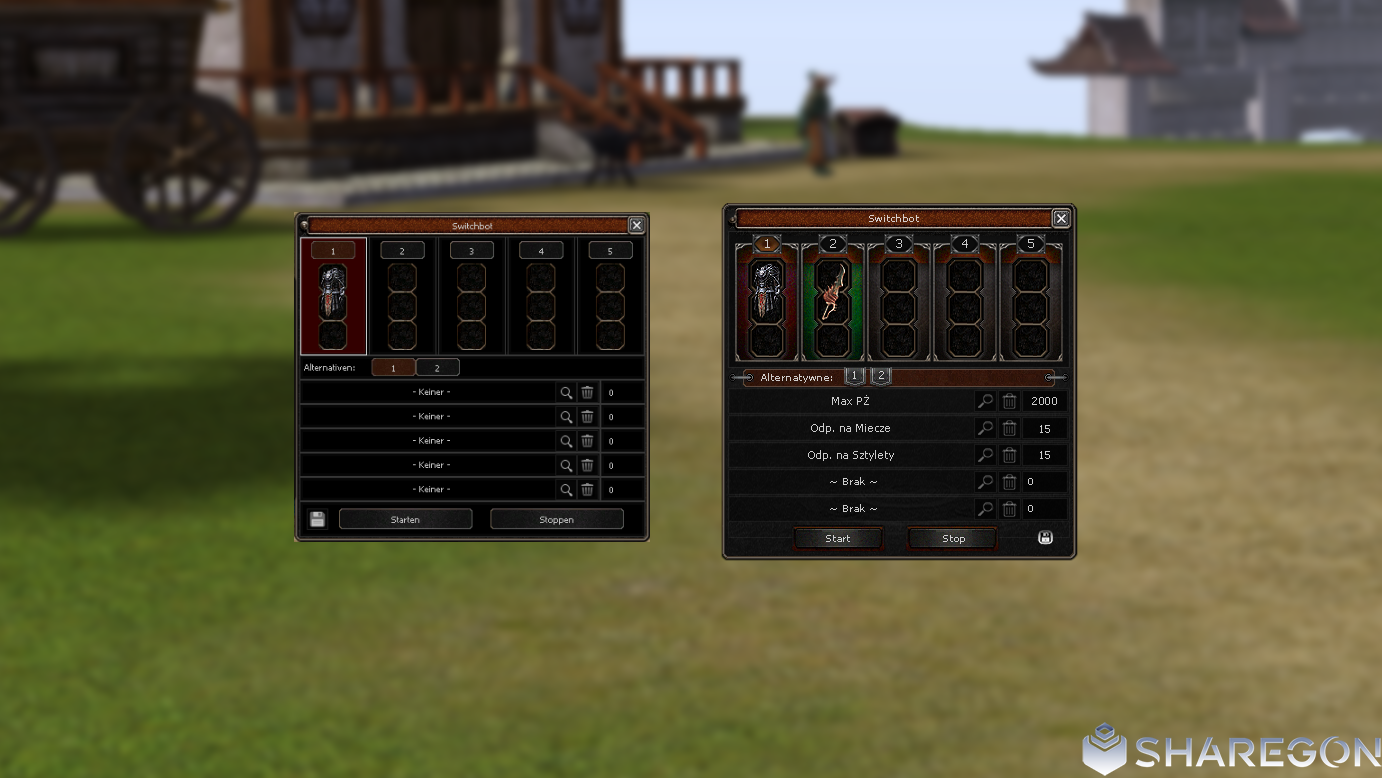The height and width of the screenshot is (778, 1382).
Task: Select Alternativen tab 2
Action: point(437,368)
